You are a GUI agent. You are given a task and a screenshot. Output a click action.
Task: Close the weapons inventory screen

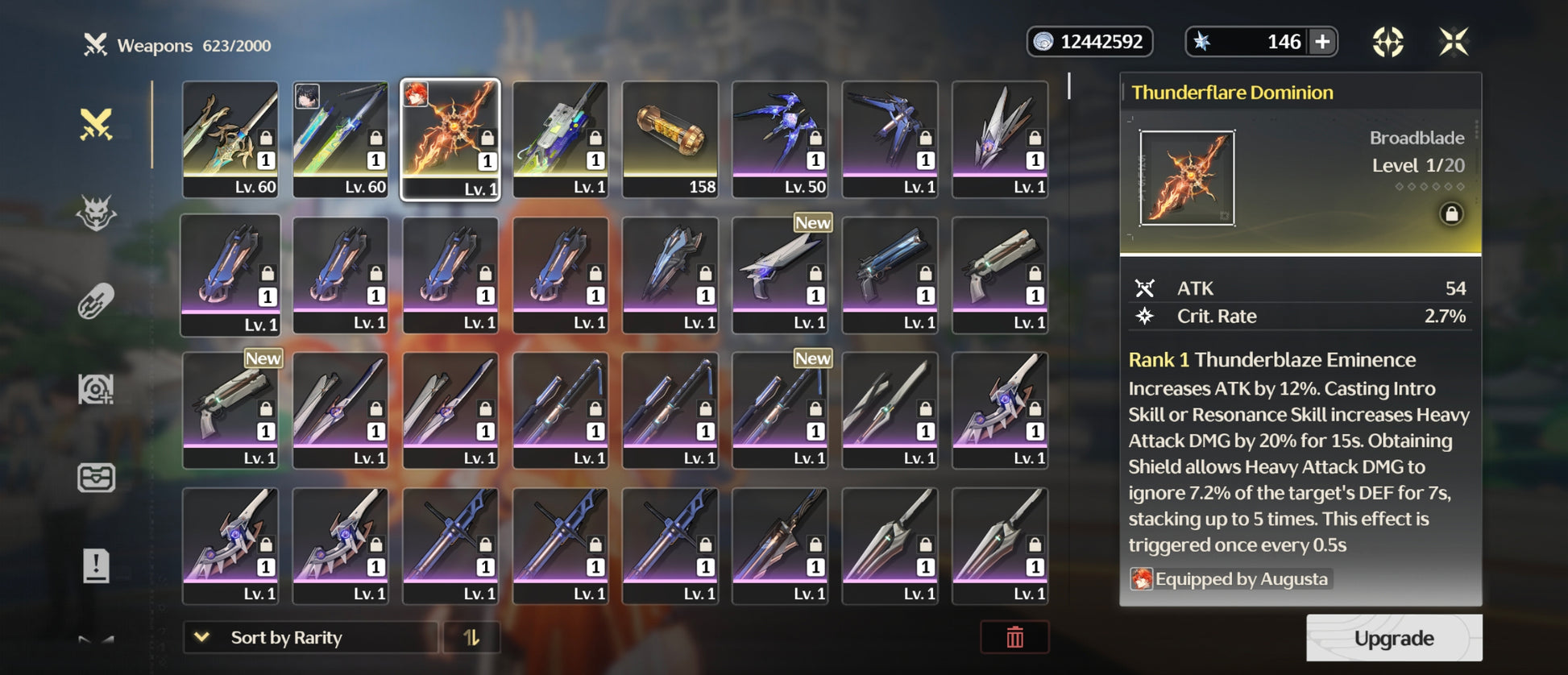[x=1454, y=42]
